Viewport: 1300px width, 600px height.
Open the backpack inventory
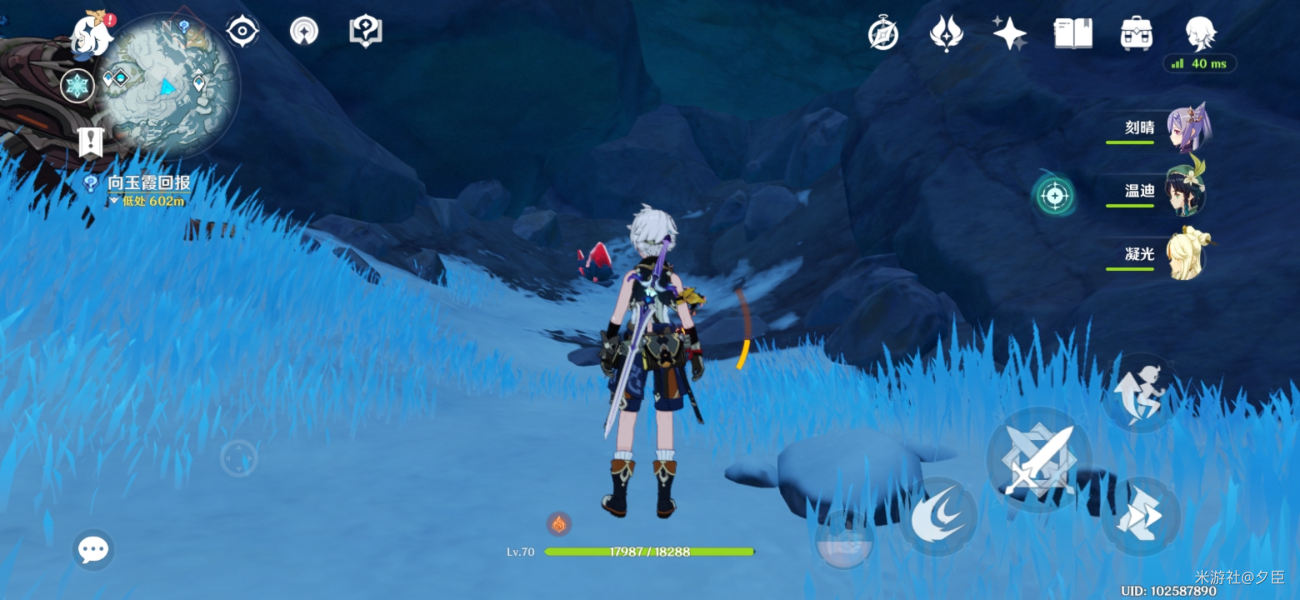[x=1136, y=33]
